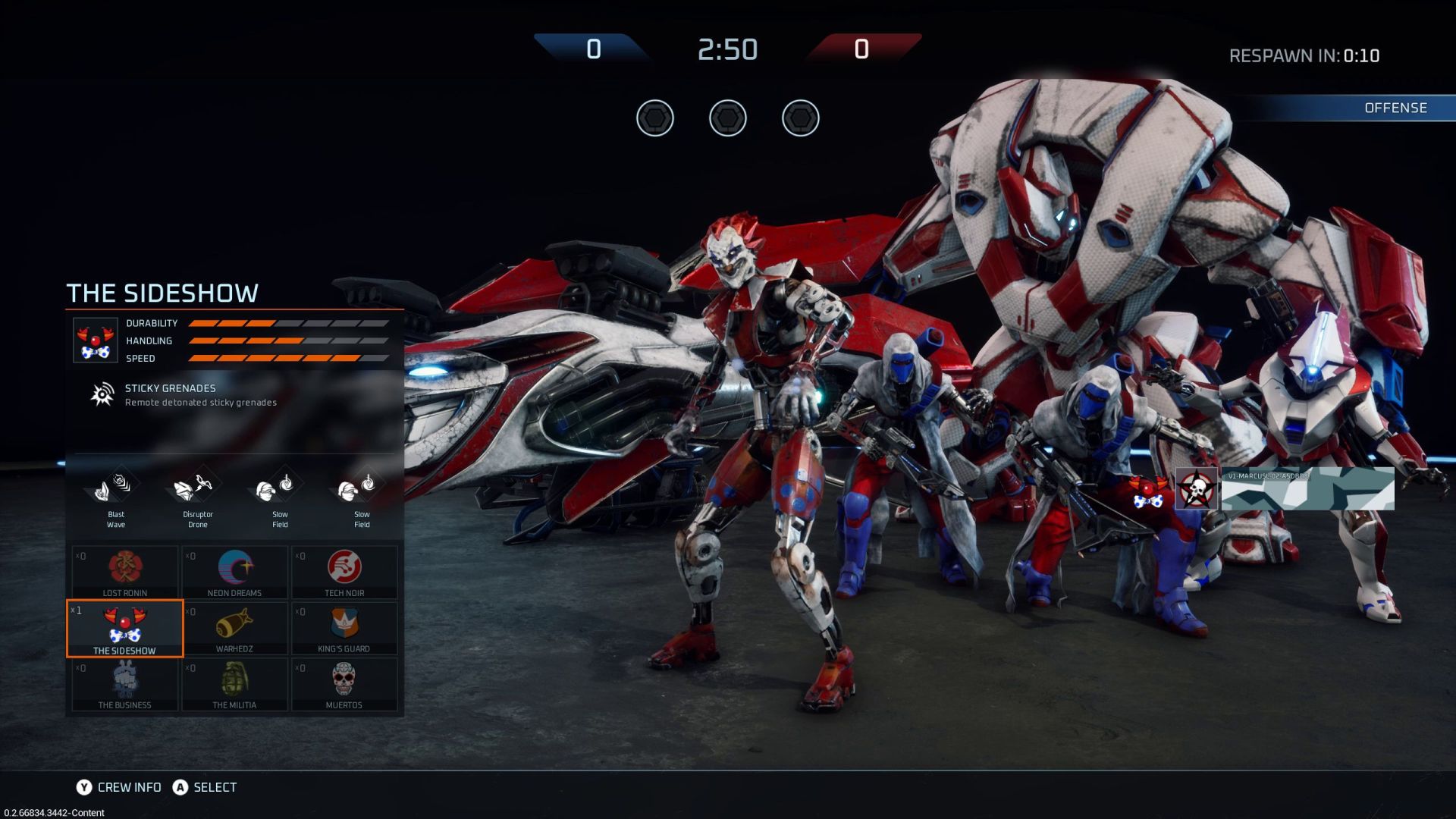Select the Lost Ronin crew tile
1456x819 pixels.
click(x=125, y=572)
